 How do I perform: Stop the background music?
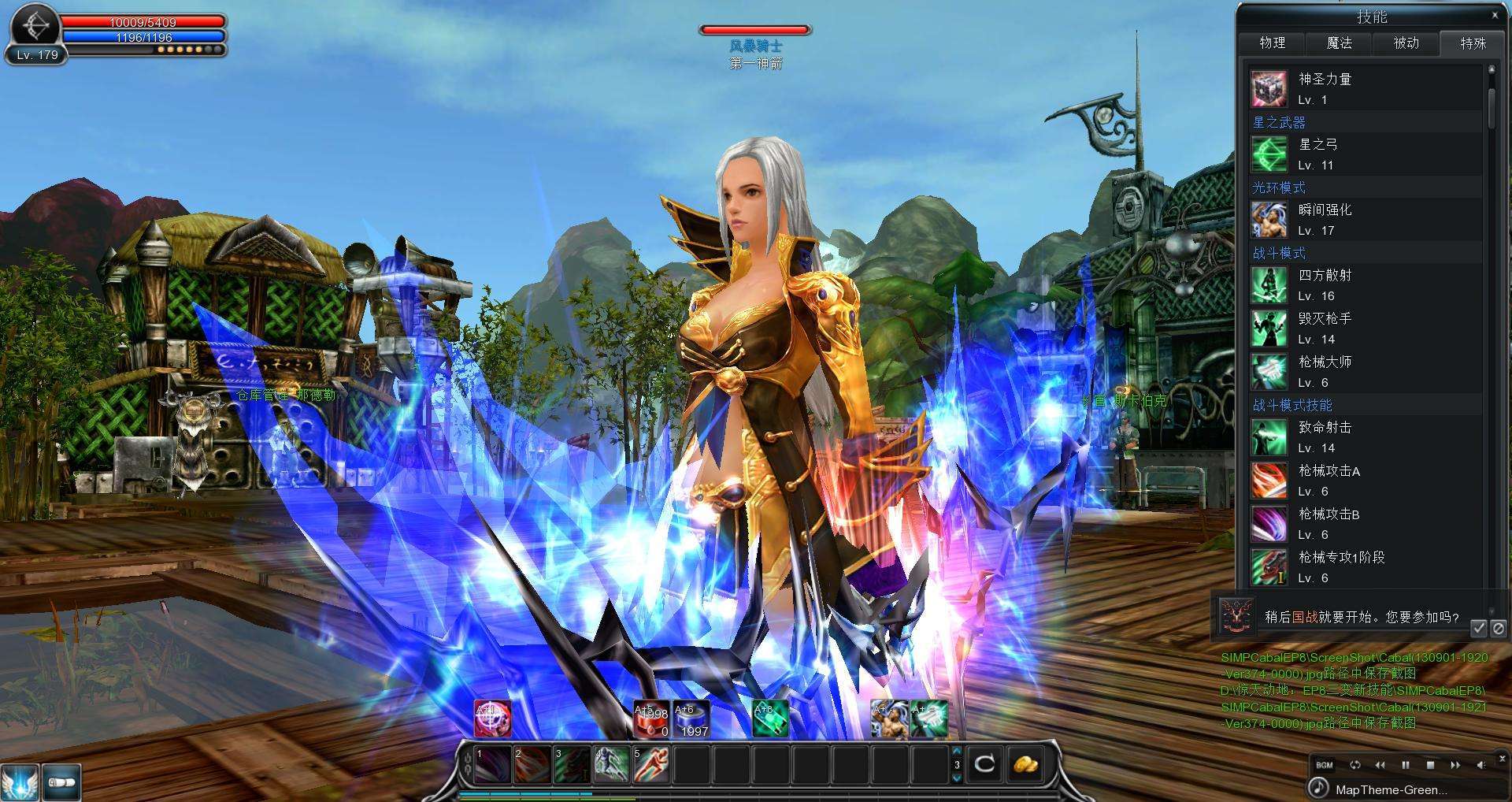[1430, 765]
